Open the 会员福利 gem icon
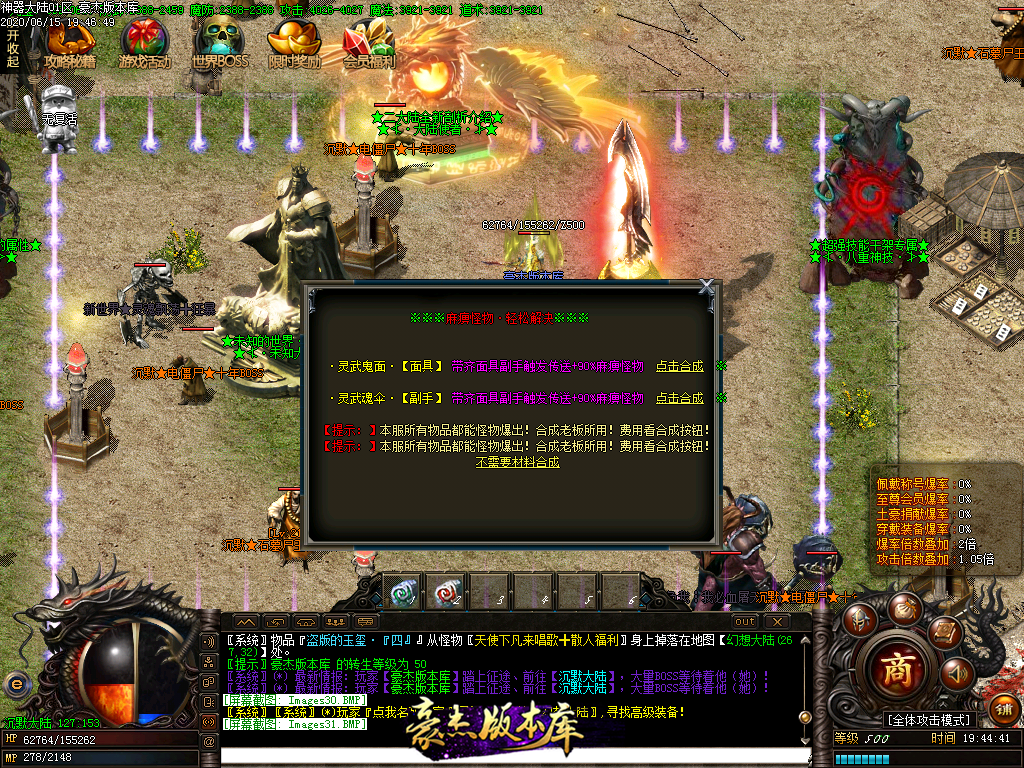 tap(369, 44)
